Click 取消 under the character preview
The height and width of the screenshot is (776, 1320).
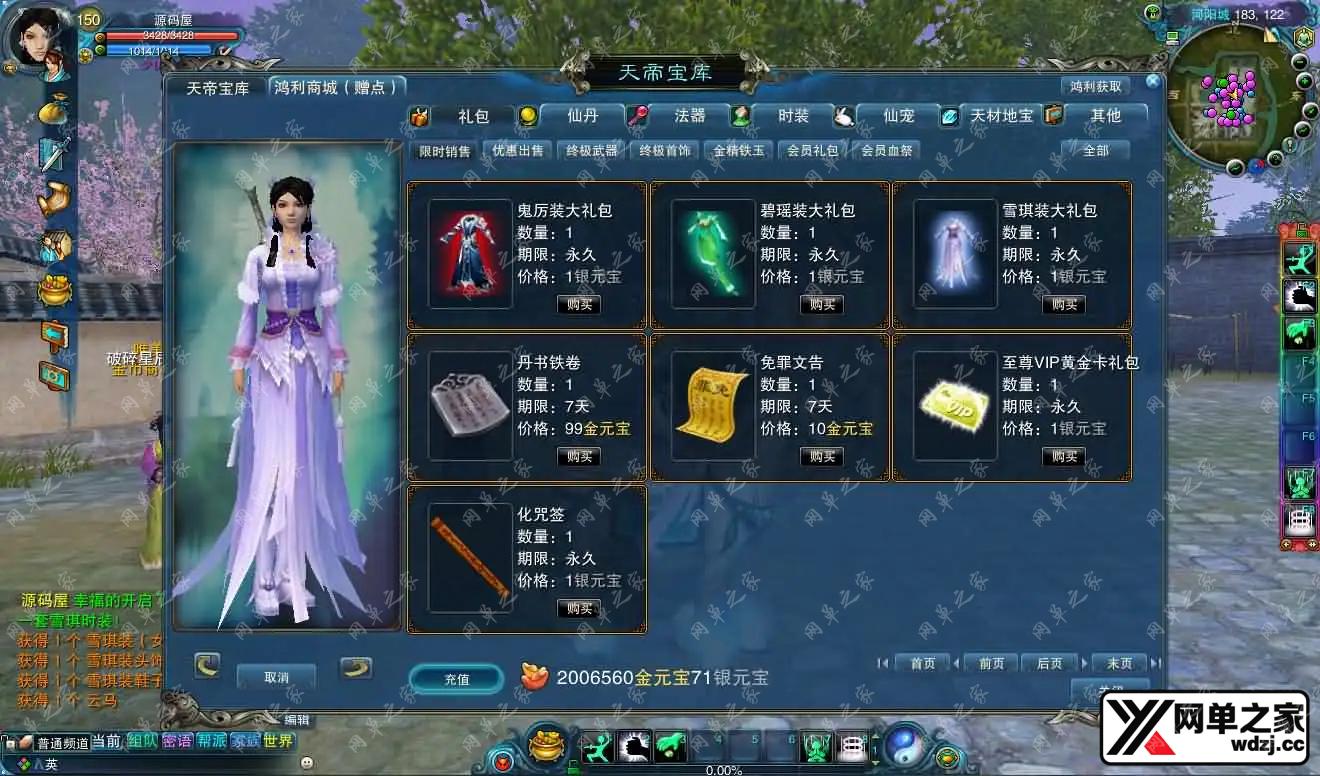276,677
